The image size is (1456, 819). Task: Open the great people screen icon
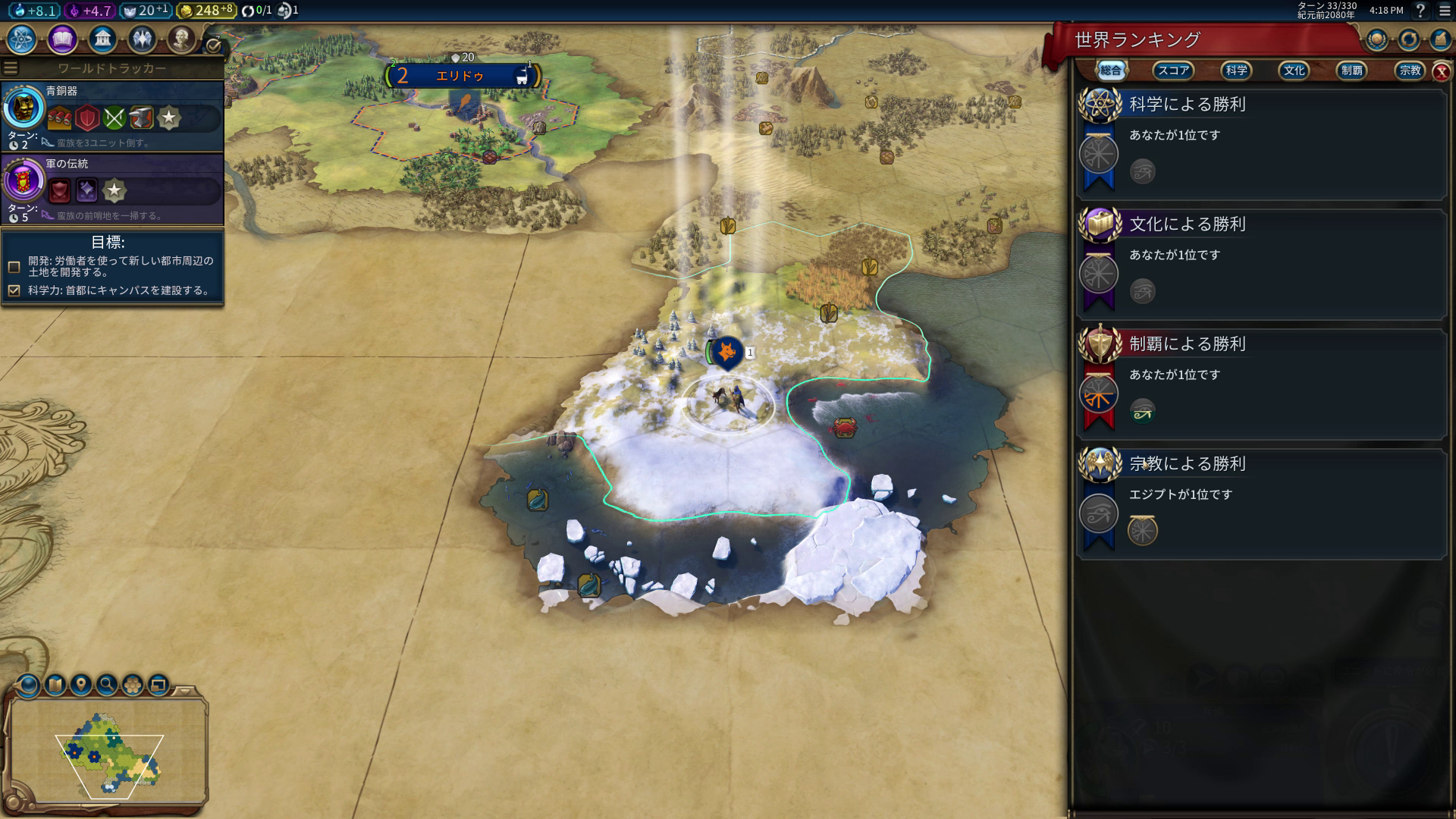(x=181, y=39)
